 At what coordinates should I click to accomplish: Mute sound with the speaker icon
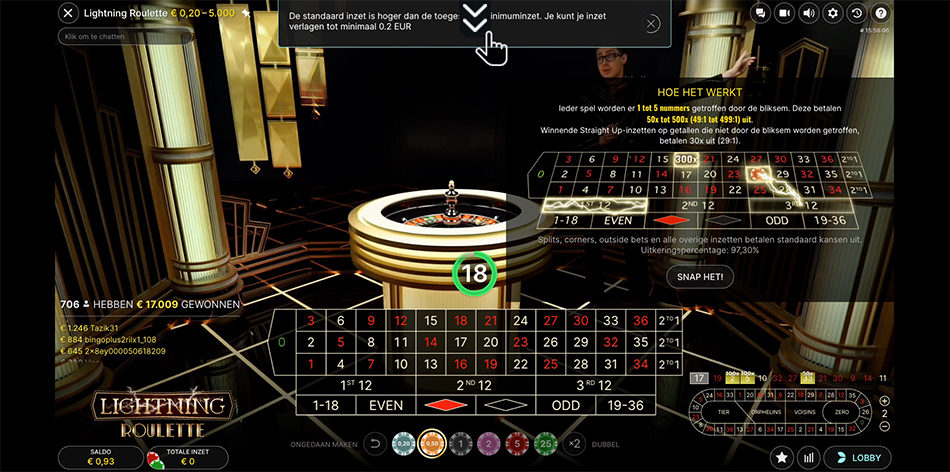click(x=809, y=13)
